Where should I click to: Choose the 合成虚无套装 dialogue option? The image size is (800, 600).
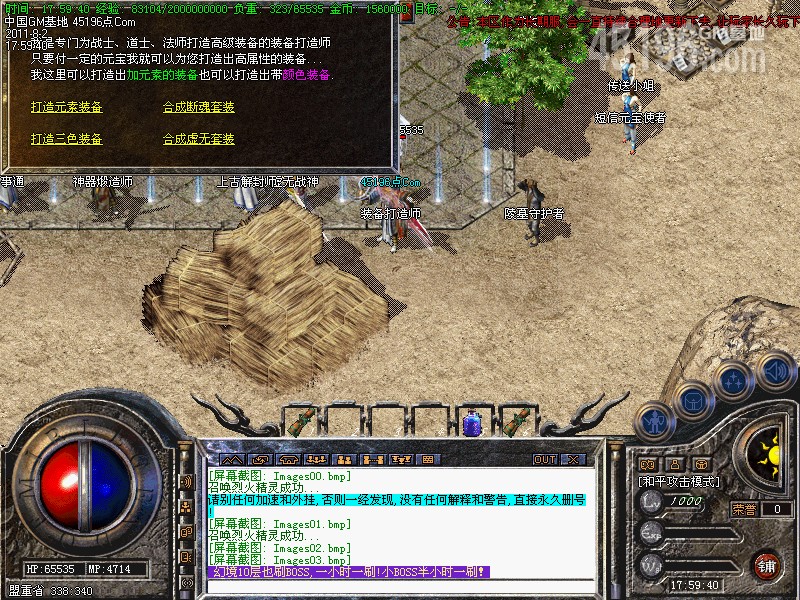tap(199, 139)
